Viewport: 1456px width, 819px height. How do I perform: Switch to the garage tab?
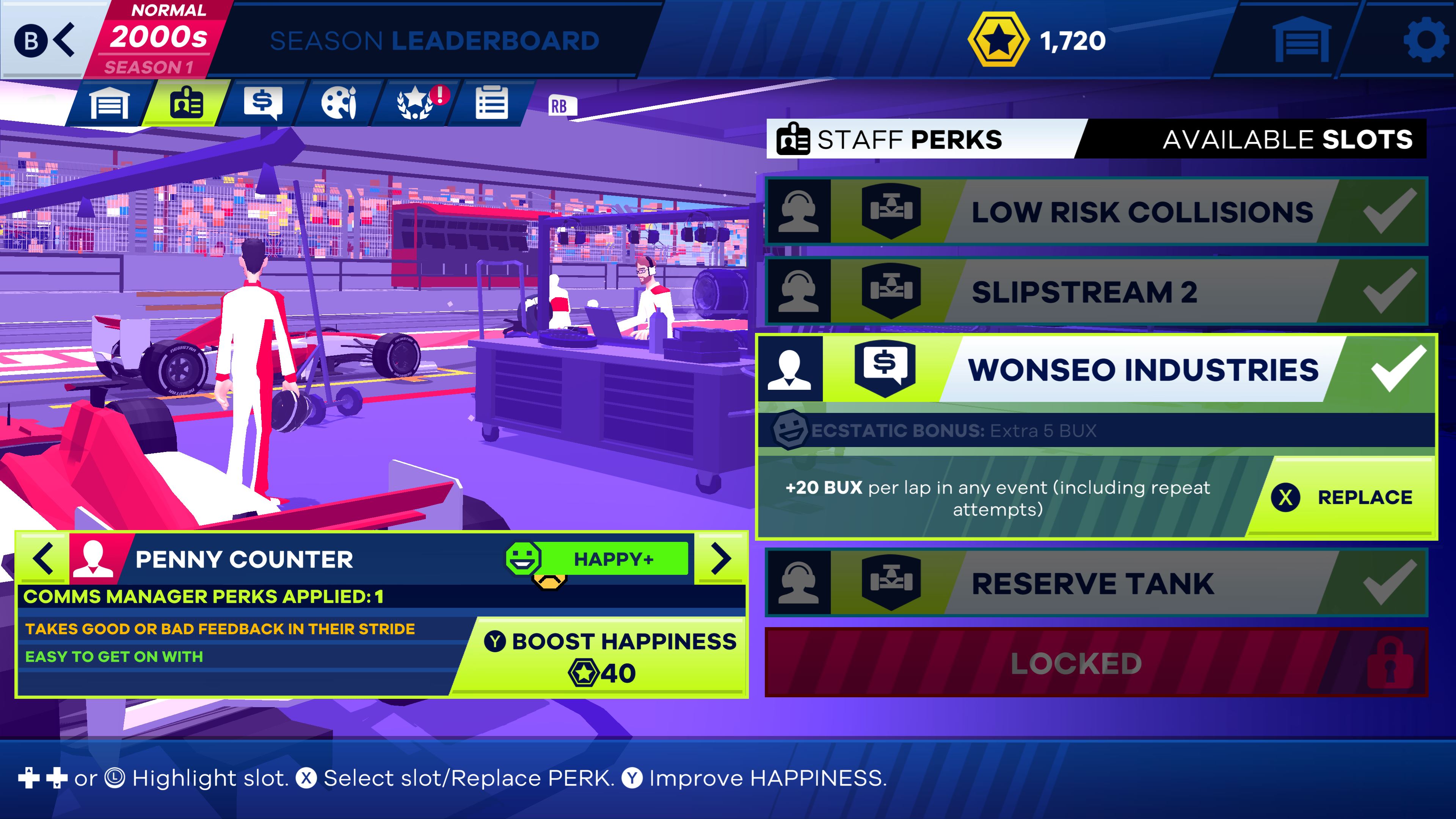(x=109, y=104)
